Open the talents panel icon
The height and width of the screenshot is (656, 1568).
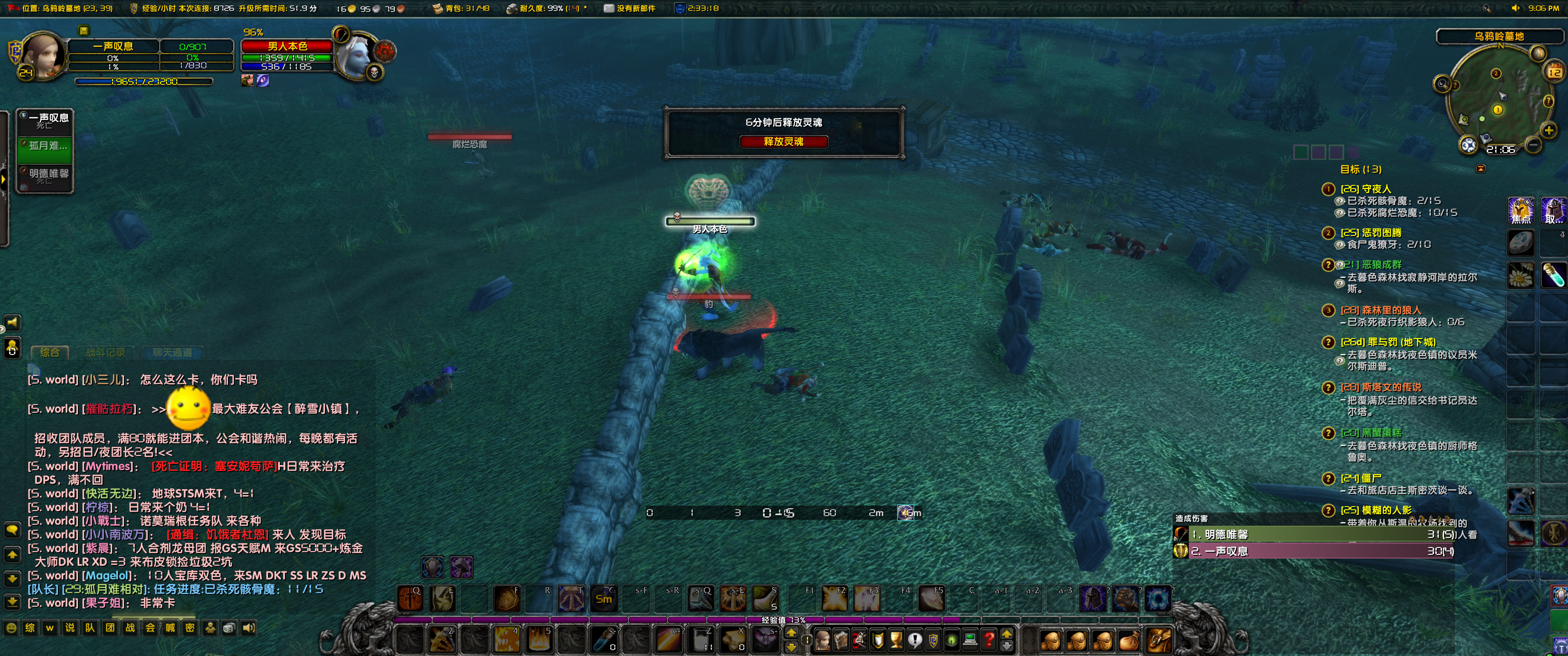(860, 640)
